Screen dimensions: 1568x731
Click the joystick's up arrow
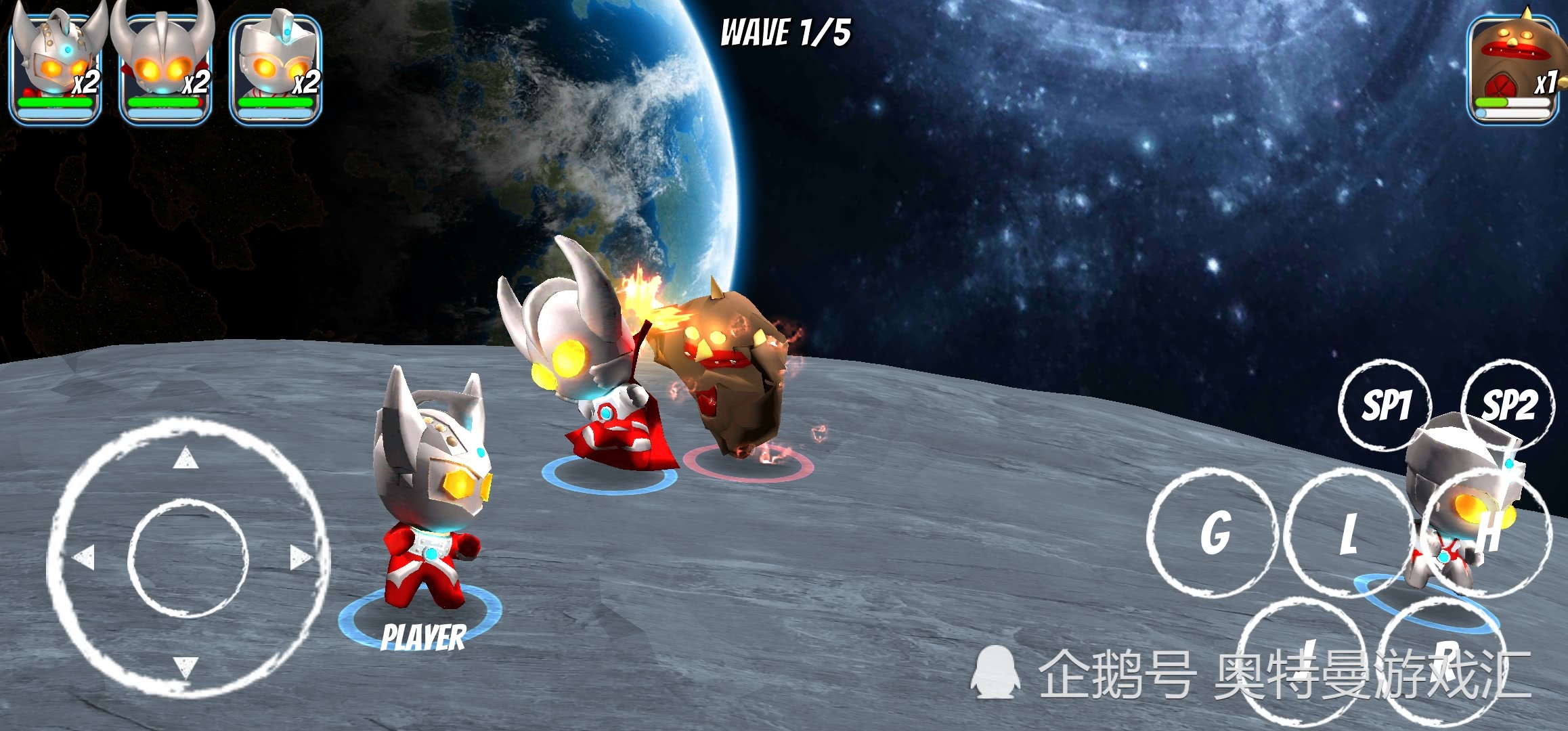pos(186,459)
